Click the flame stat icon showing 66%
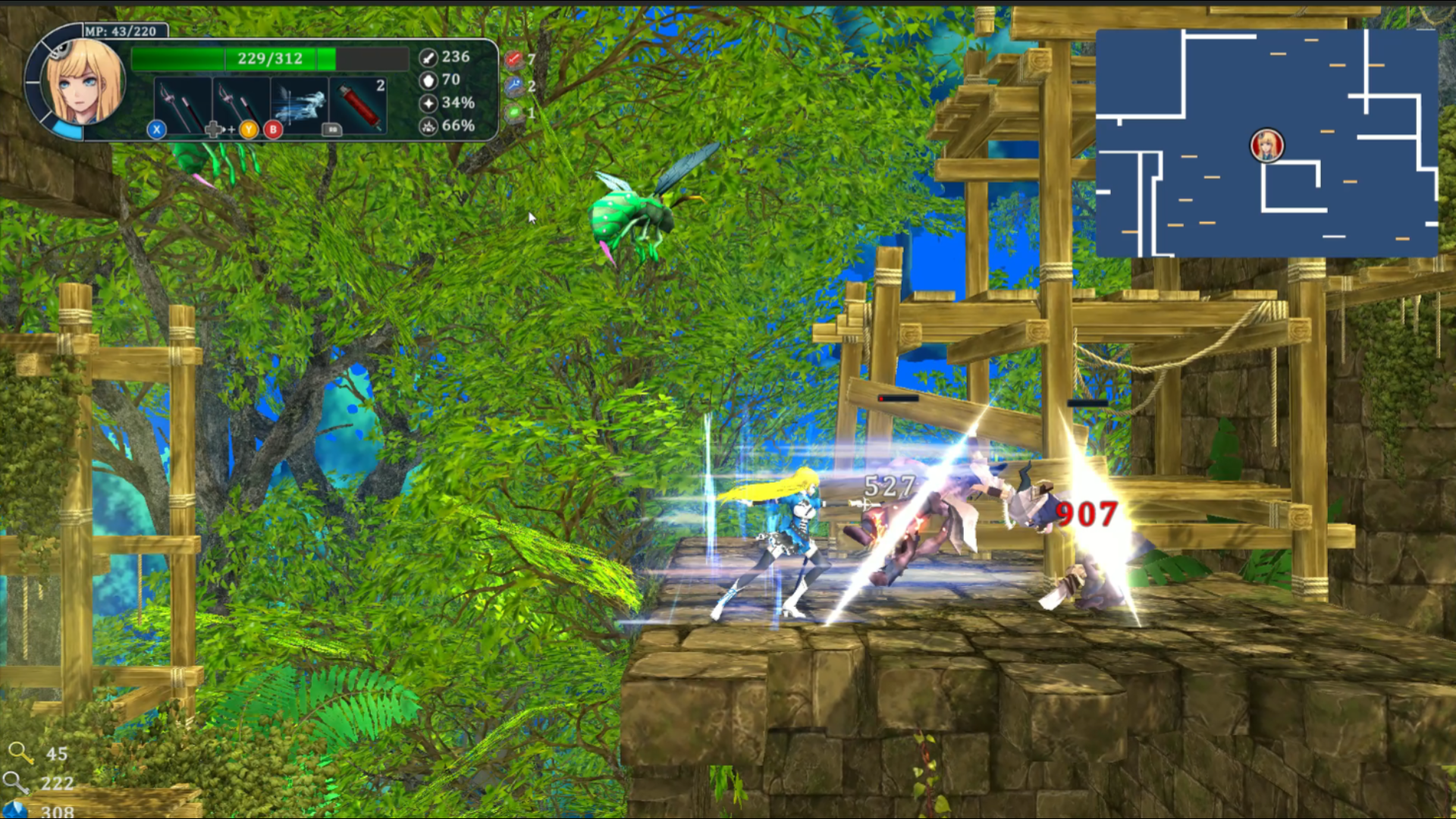The image size is (1456, 819). (428, 125)
